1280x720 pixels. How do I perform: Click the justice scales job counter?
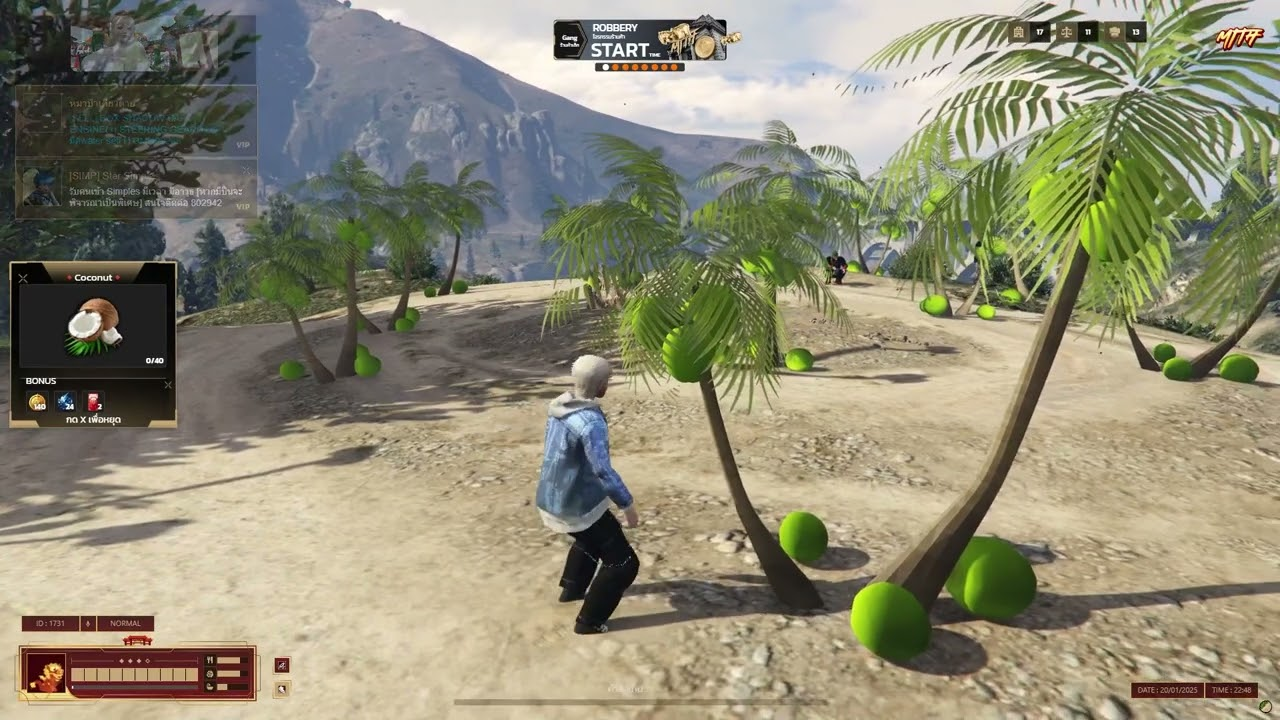(1066, 32)
